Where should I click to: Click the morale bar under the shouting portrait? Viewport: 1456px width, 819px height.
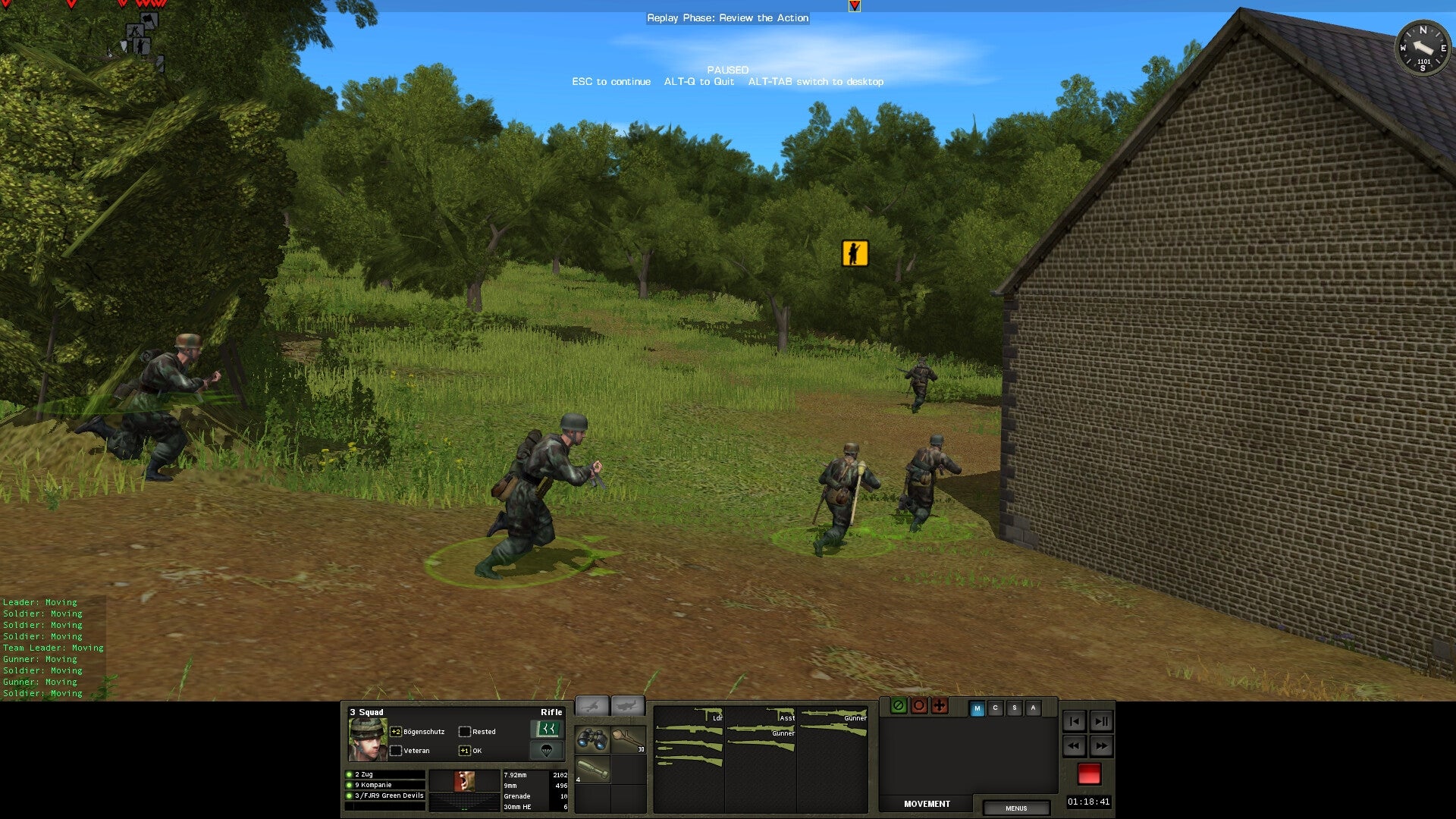[x=465, y=802]
